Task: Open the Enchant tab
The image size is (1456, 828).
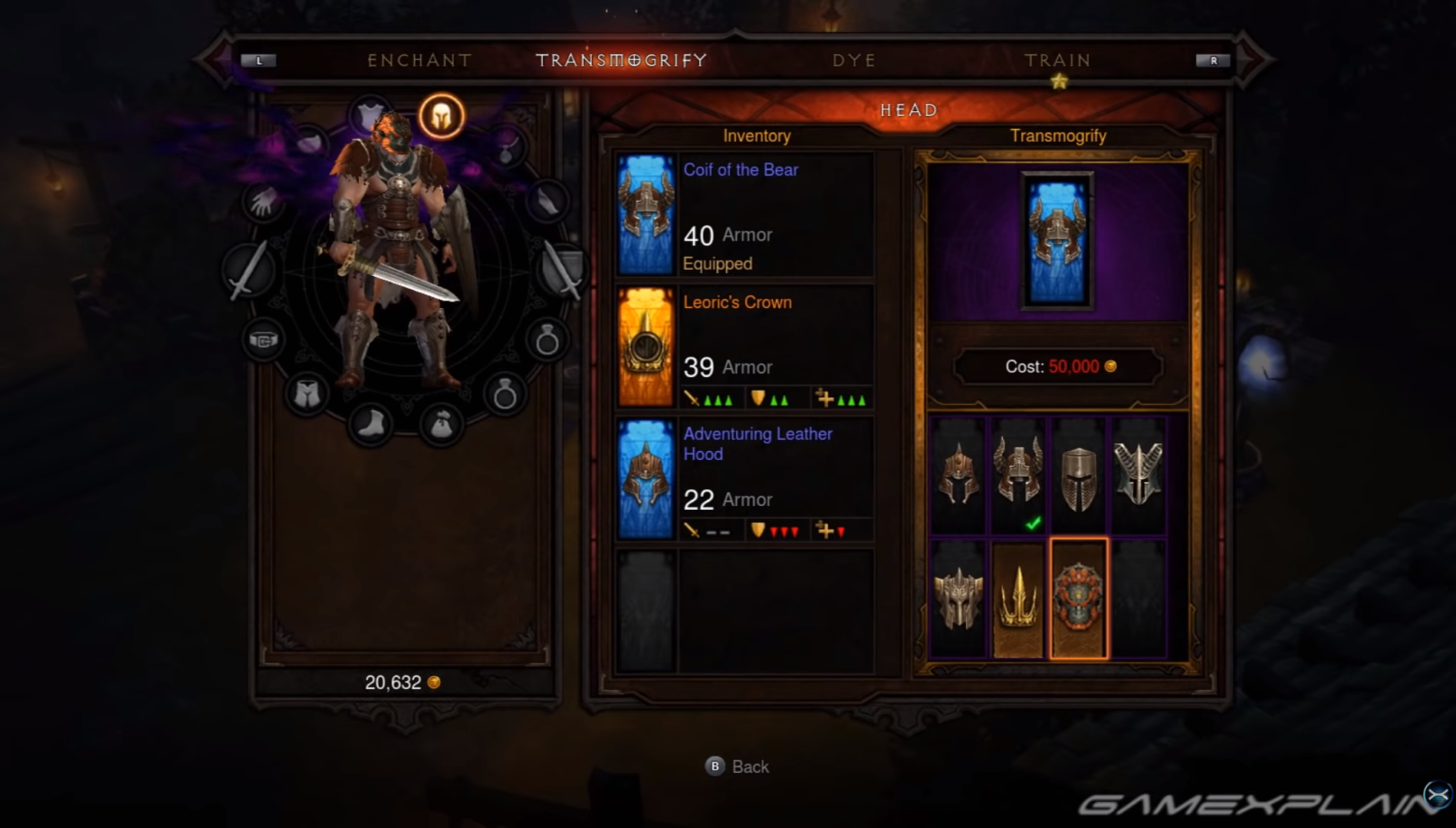Action: 419,60
